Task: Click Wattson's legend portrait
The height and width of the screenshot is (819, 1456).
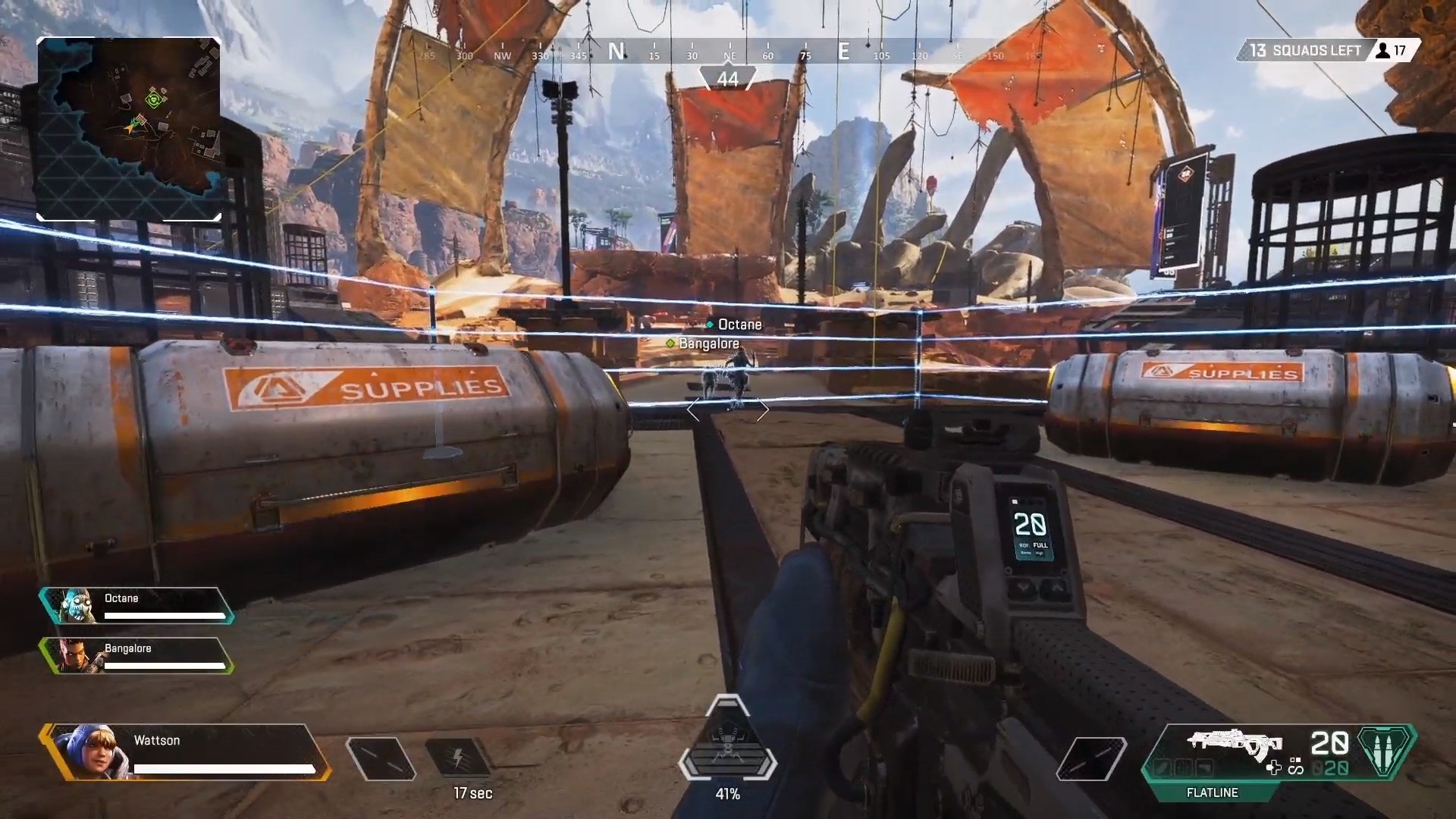Action: coord(85,751)
